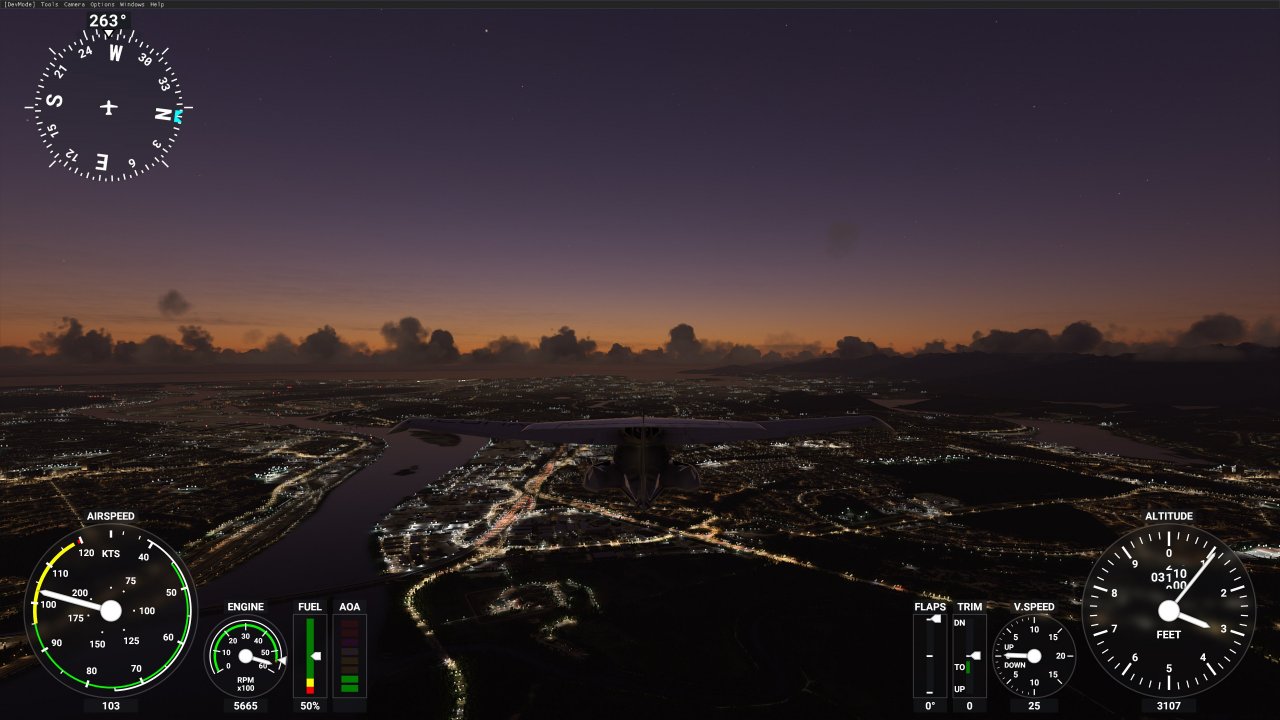
Task: Select the Altitude gauge dial
Action: (1170, 610)
